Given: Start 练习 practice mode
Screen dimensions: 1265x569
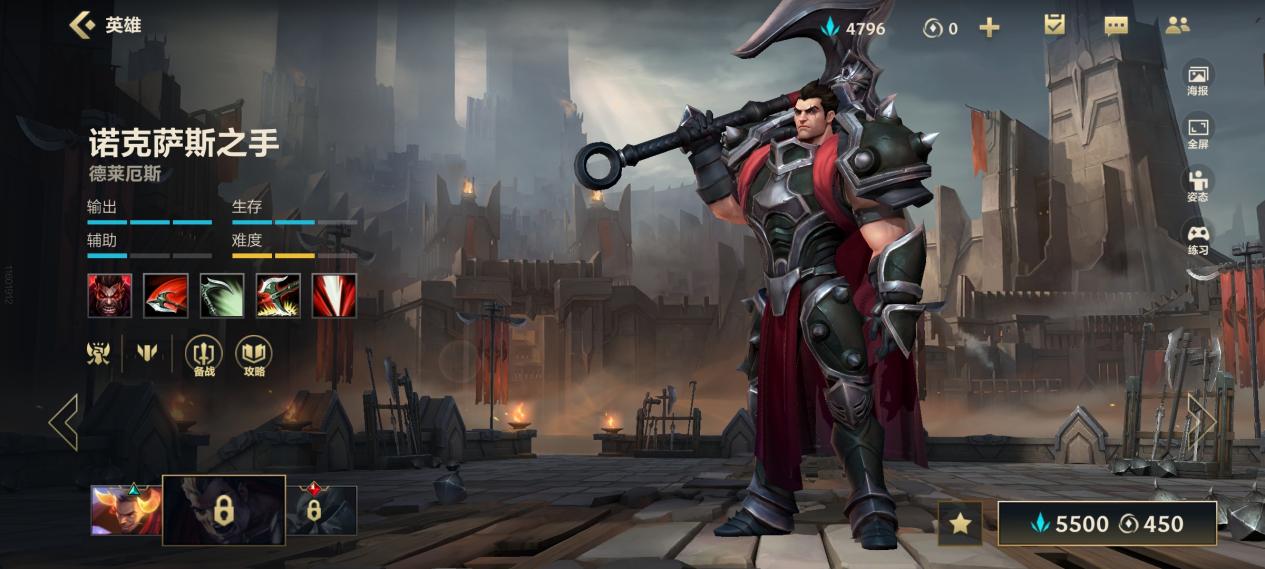Looking at the screenshot, I should pyautogui.click(x=1197, y=239).
